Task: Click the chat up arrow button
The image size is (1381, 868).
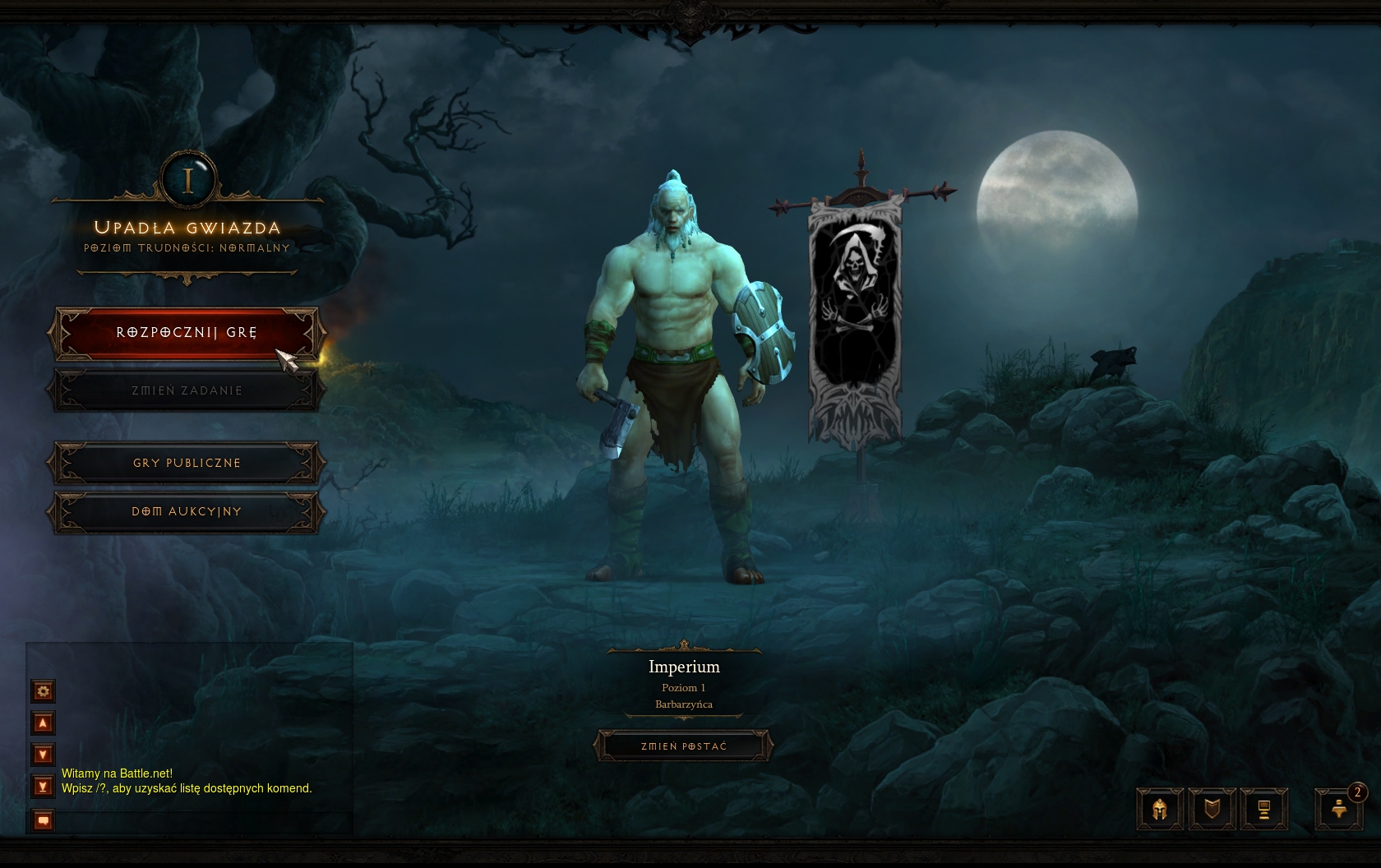Action: pyautogui.click(x=44, y=723)
